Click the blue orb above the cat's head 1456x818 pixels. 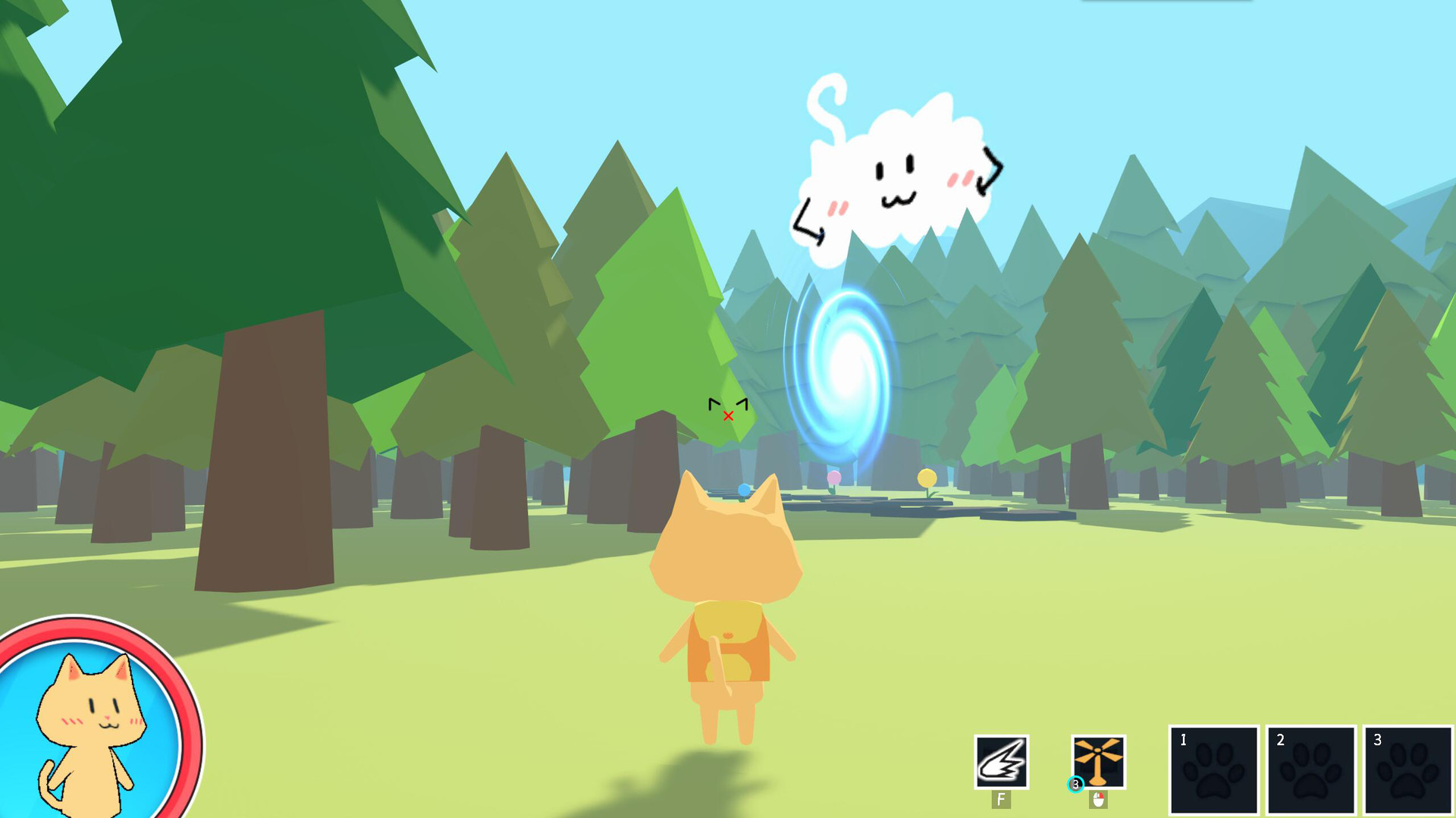(745, 490)
